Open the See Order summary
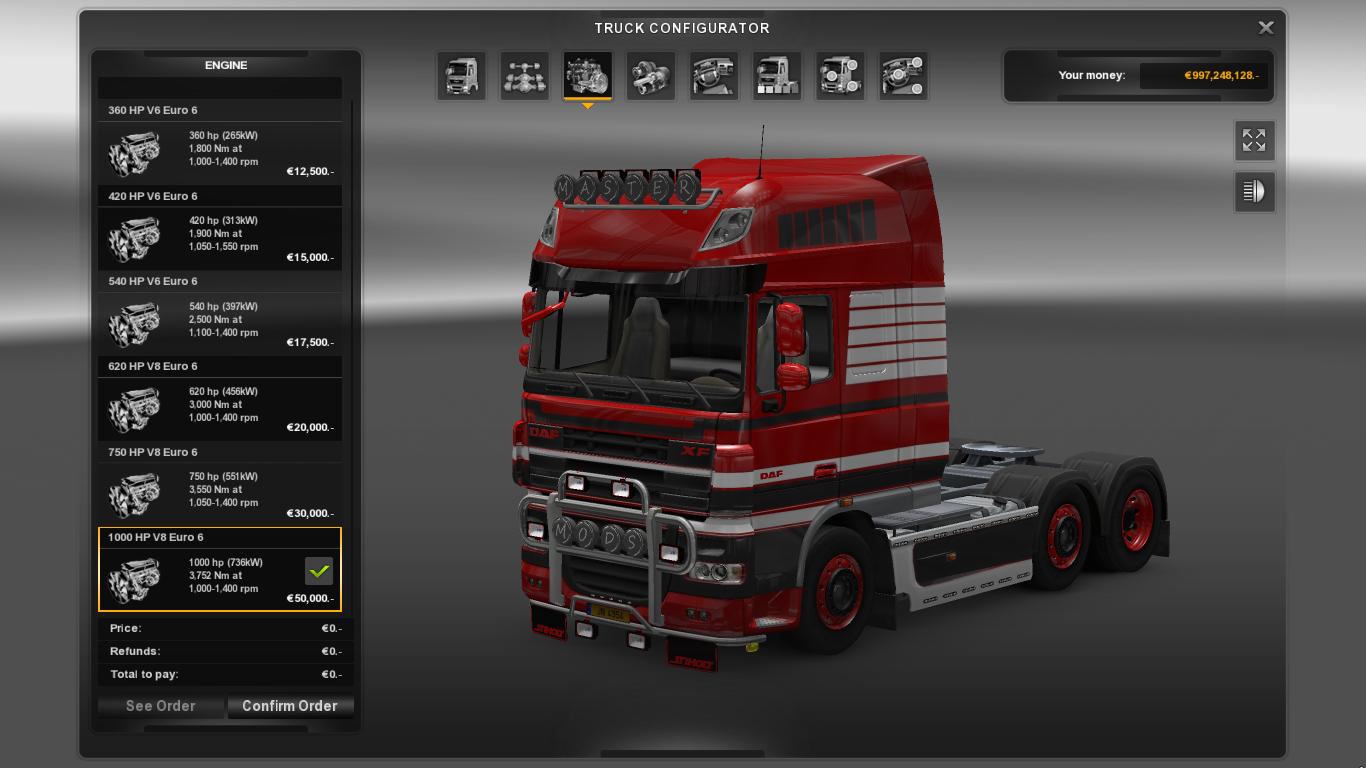Screen dimensions: 1366x768 tap(161, 706)
